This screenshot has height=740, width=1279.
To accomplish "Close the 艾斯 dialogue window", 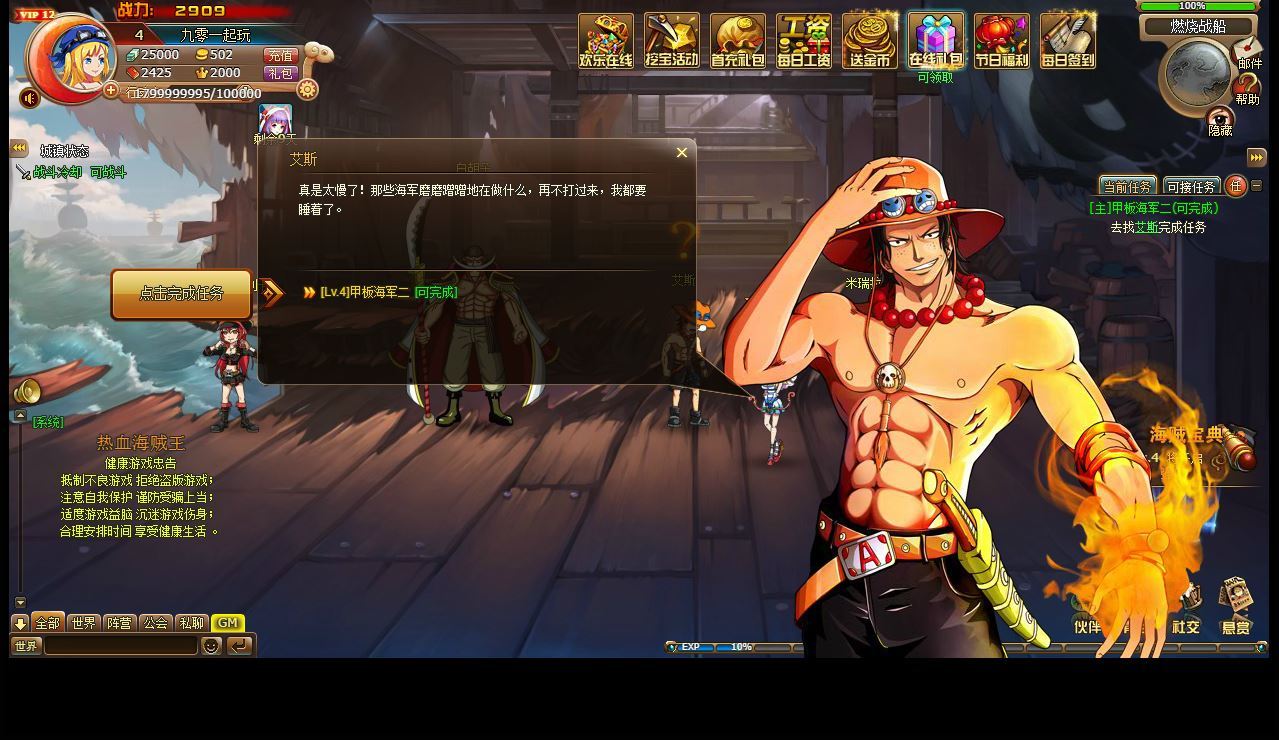I will (x=682, y=153).
